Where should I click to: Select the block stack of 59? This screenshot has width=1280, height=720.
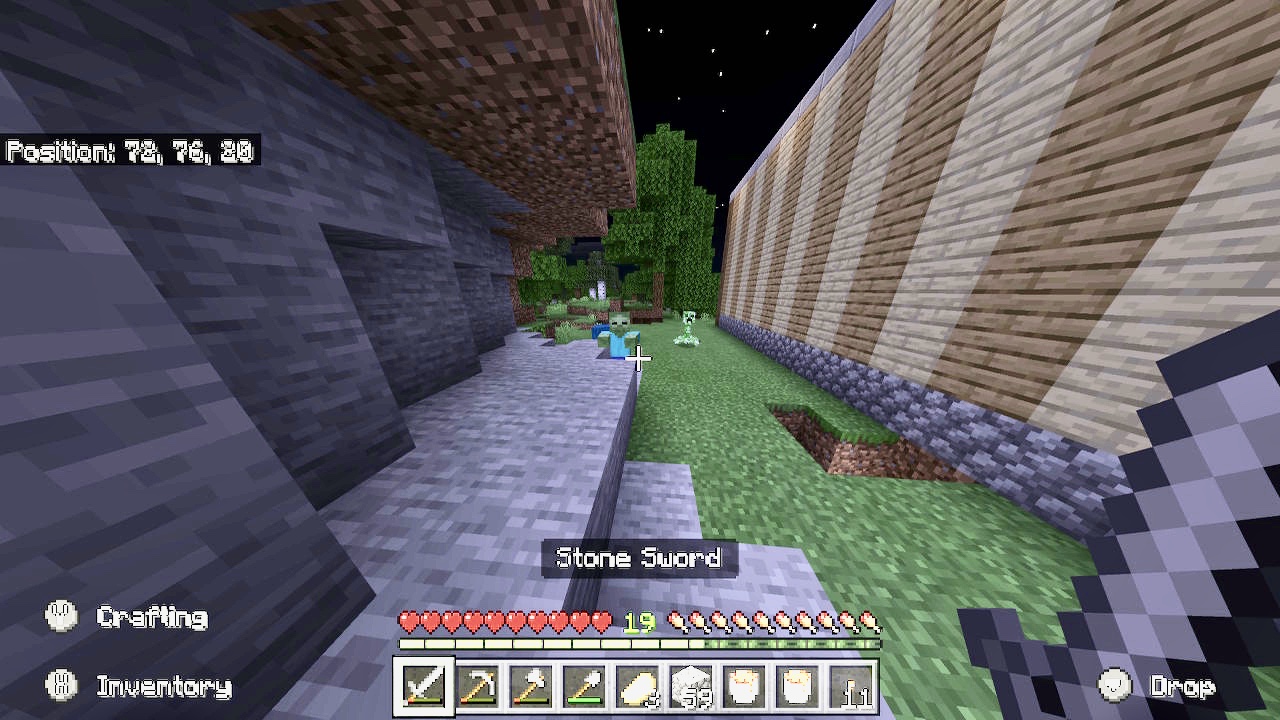pyautogui.click(x=692, y=686)
